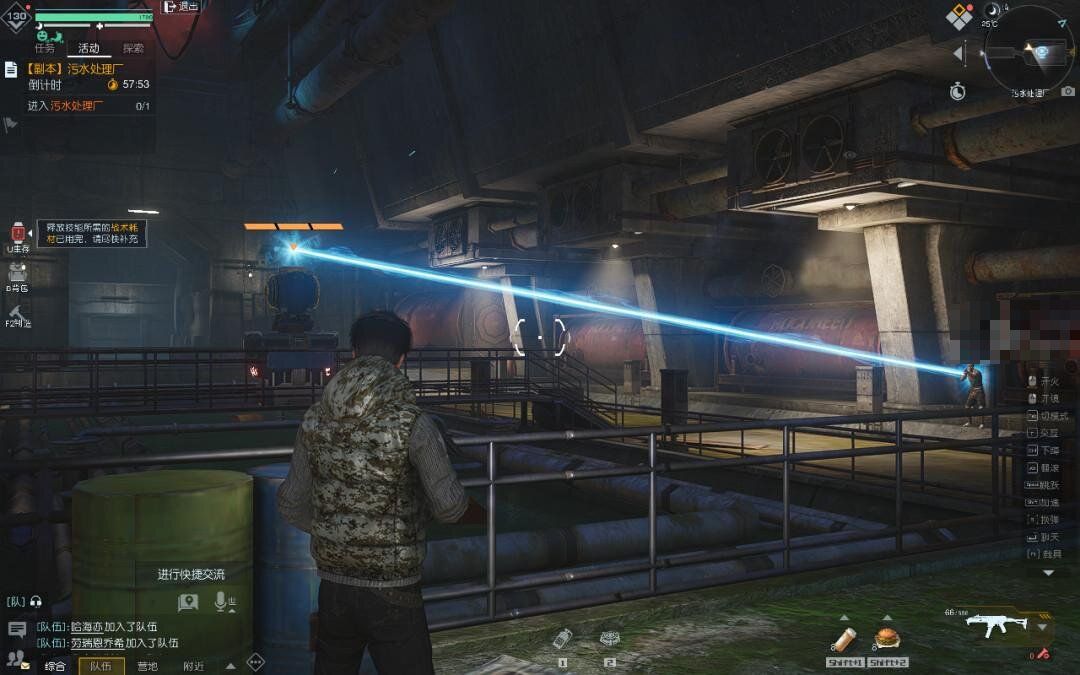Use the bandage quick slot item
Viewport: 1080px width, 675px height.
844,639
